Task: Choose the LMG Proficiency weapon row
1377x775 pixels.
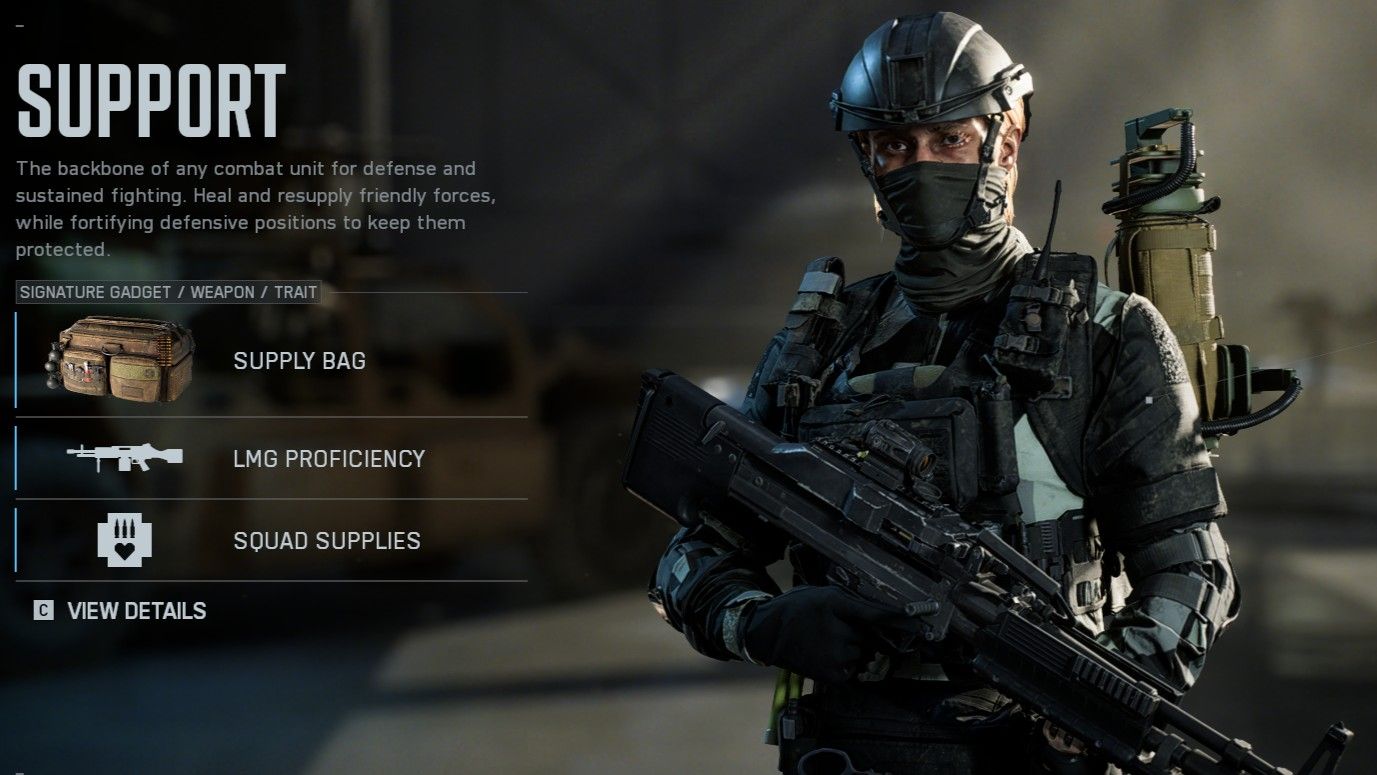Action: tap(271, 458)
